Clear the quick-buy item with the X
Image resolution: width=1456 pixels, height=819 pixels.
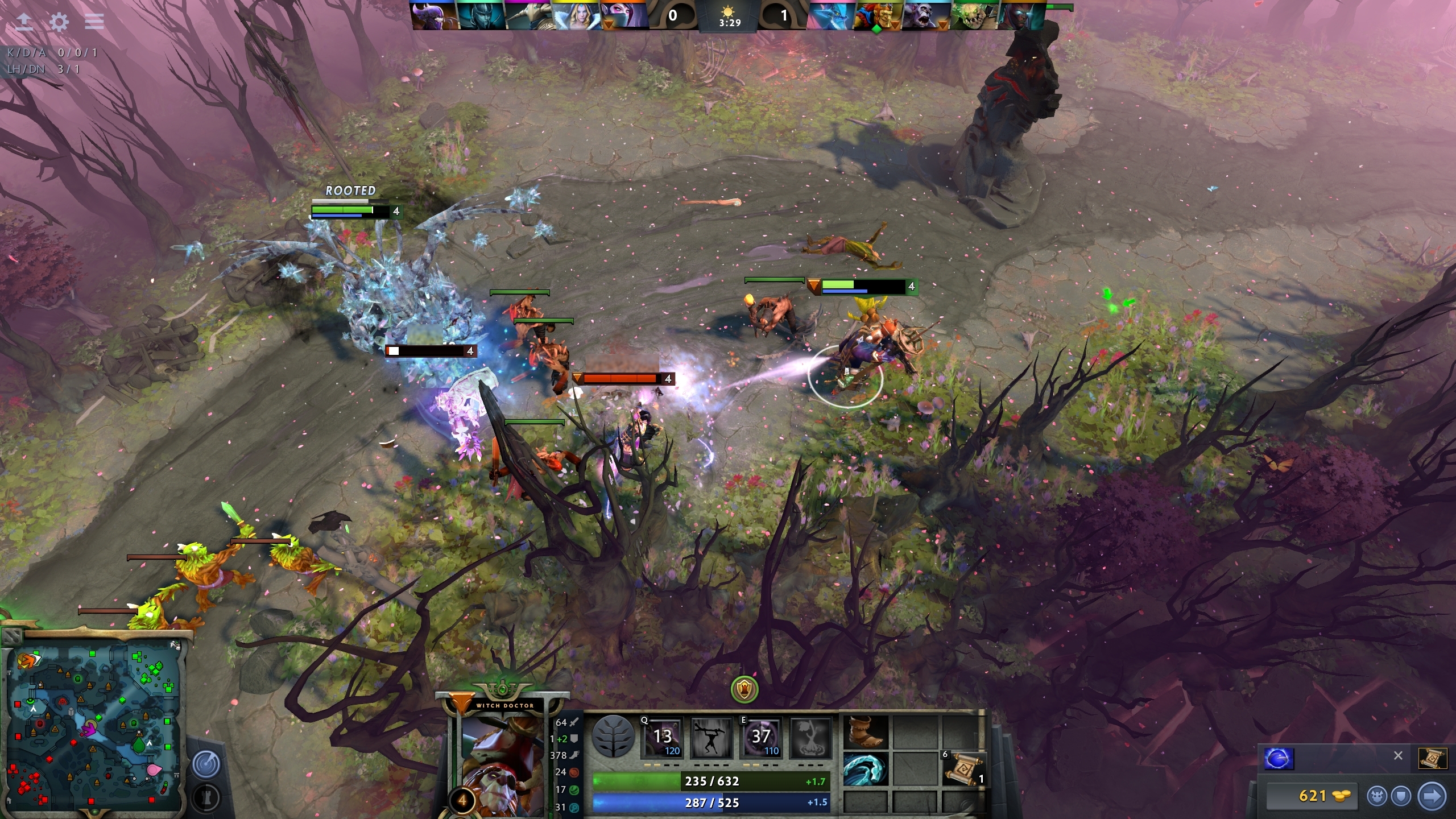tap(1398, 756)
